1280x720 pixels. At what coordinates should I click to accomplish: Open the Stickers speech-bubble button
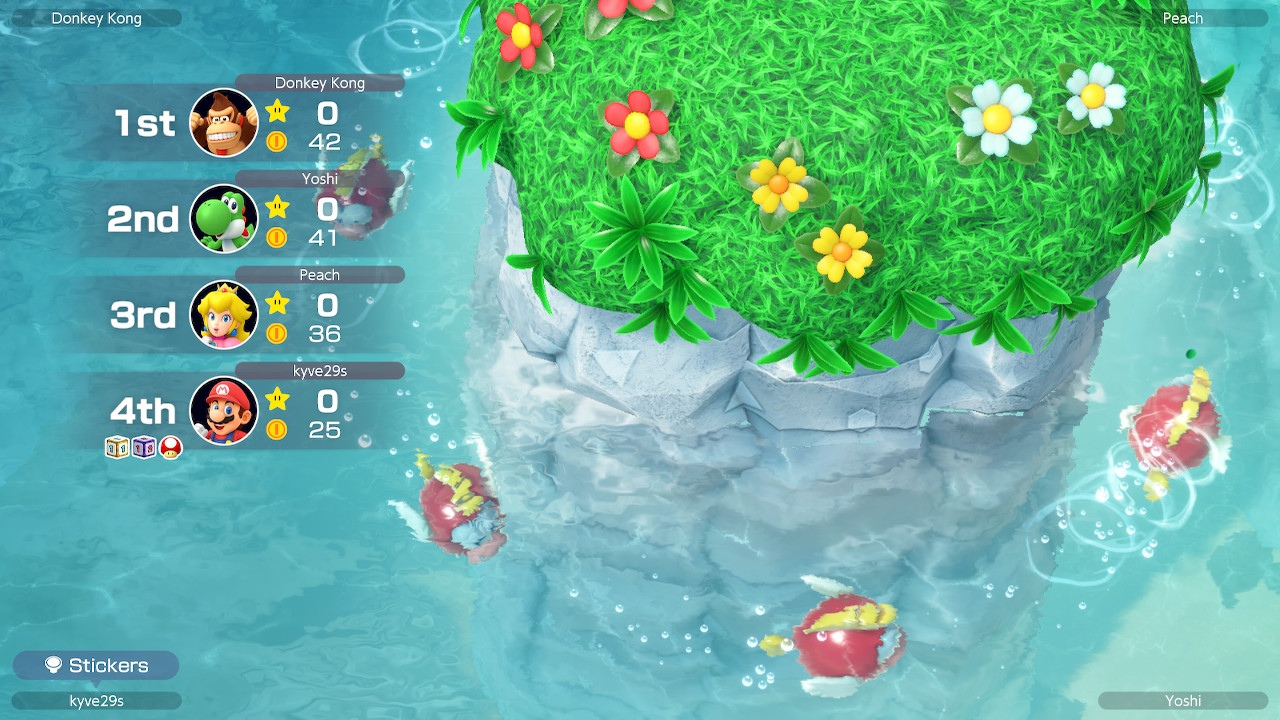pos(96,666)
